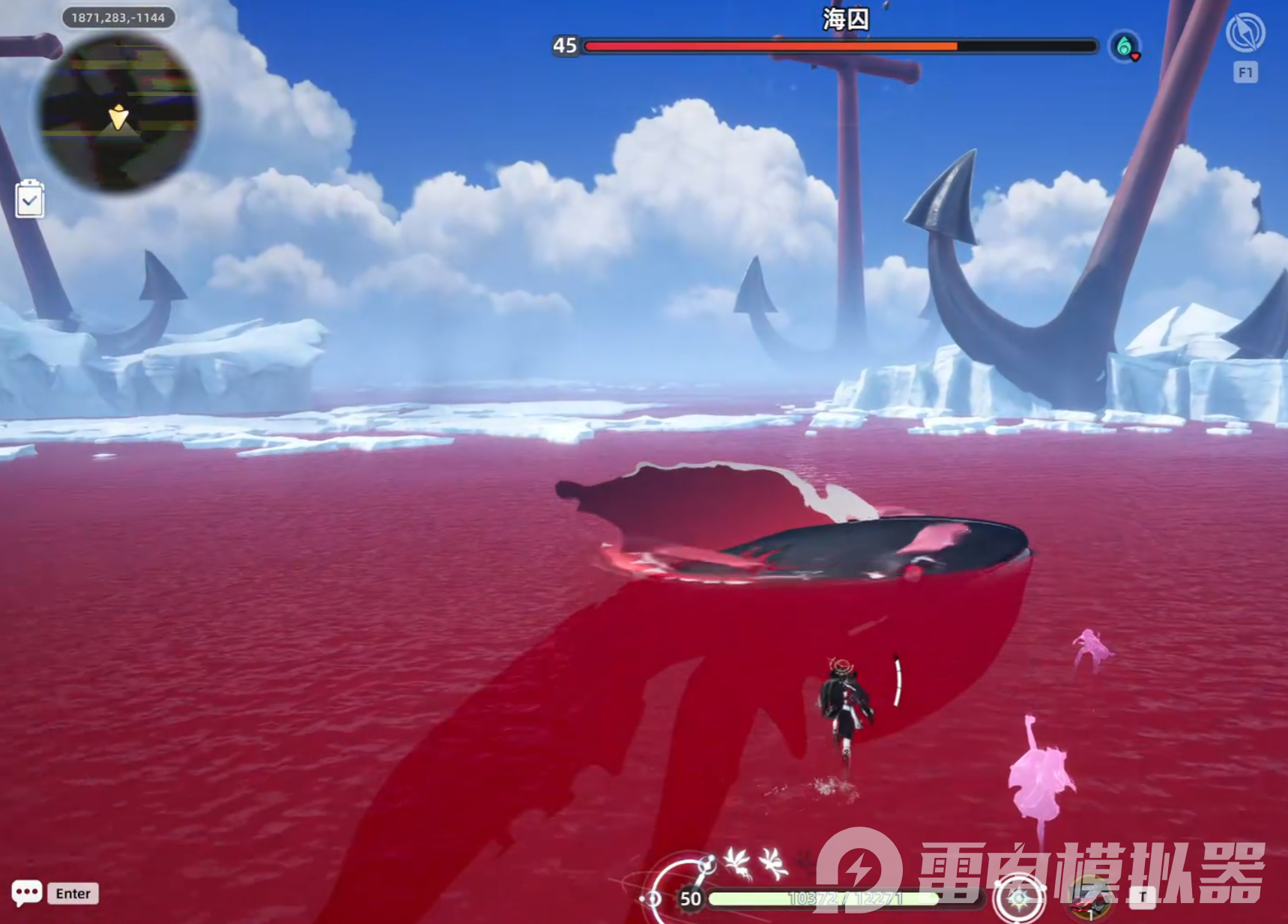Click the level 50 badge to expand stats

691,897
